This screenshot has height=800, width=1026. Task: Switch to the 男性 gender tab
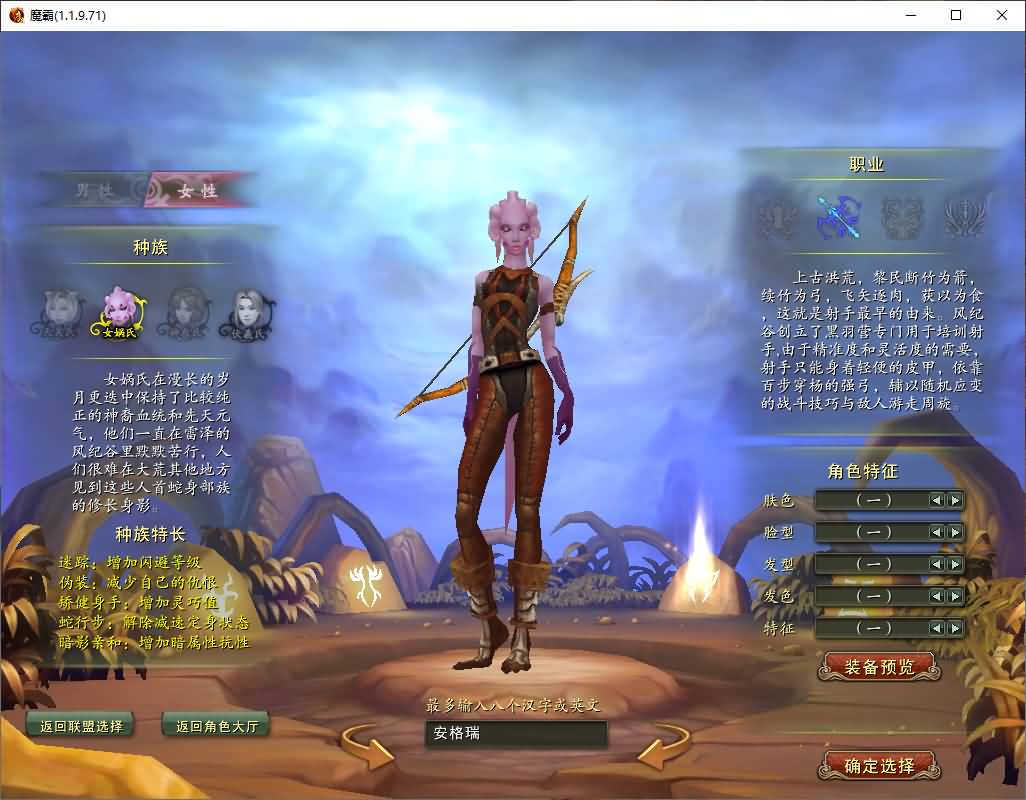tap(95, 191)
